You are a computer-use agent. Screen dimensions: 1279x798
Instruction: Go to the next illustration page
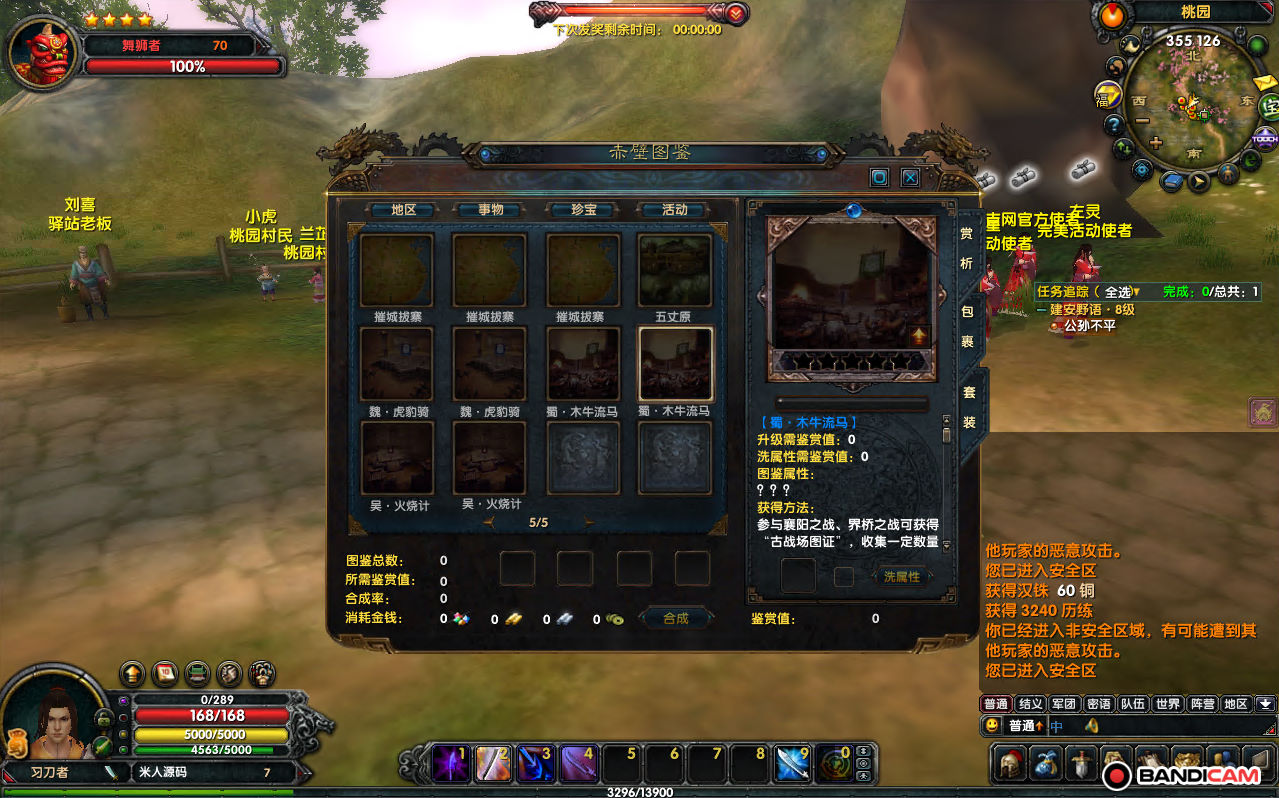click(x=589, y=522)
